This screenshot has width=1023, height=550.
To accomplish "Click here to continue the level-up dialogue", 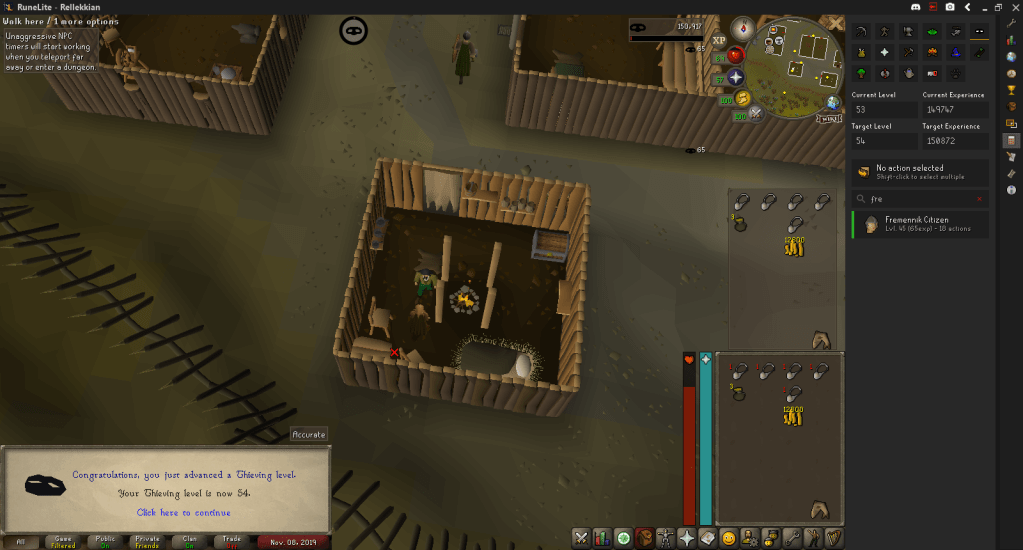I will pos(183,512).
